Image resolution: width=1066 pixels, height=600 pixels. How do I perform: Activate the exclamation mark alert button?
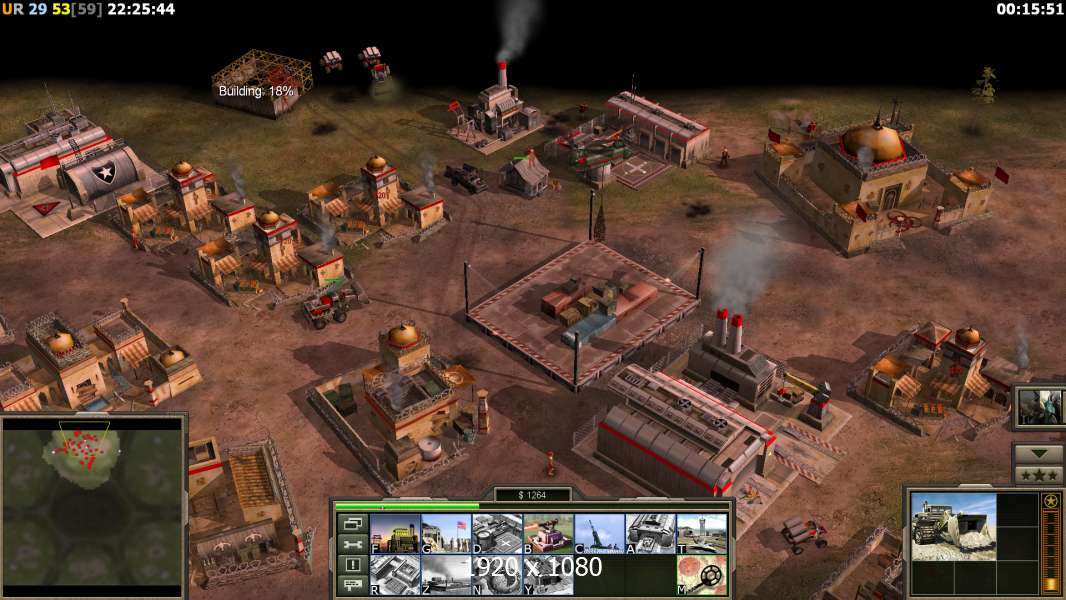coord(352,565)
